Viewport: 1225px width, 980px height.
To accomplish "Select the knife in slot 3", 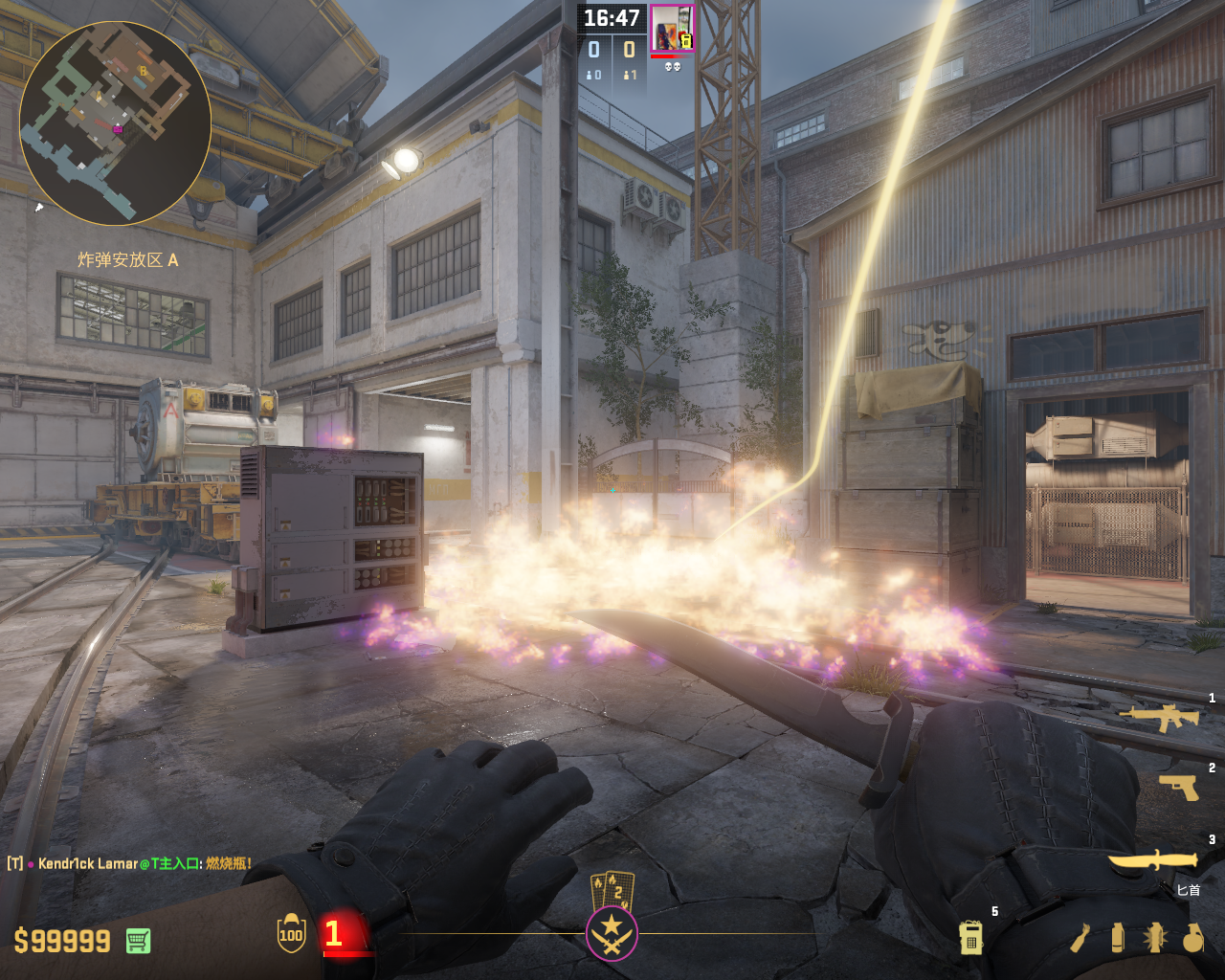I will pos(1153,859).
